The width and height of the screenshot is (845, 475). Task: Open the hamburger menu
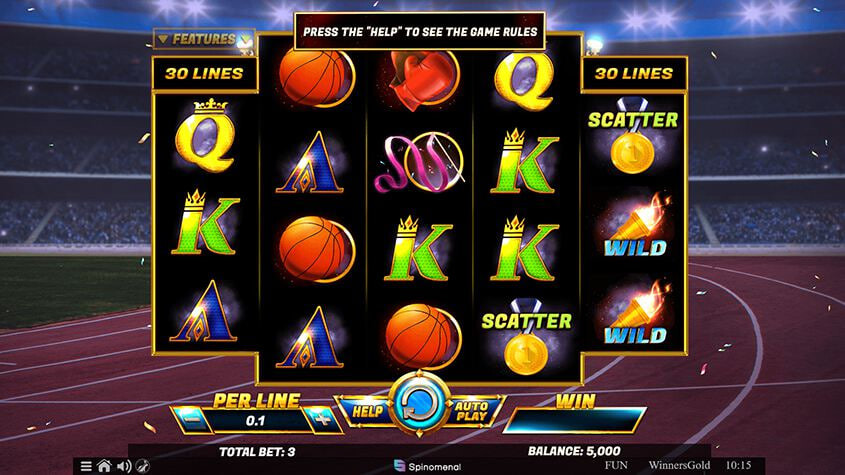[86, 466]
